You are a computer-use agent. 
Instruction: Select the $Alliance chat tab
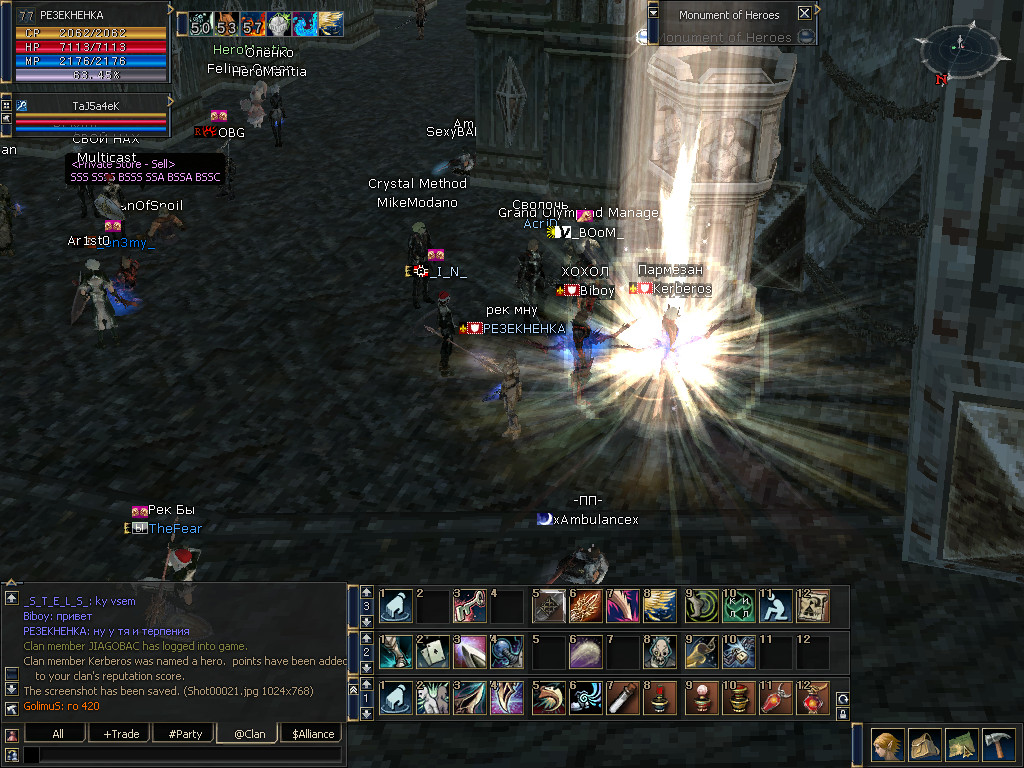point(313,733)
